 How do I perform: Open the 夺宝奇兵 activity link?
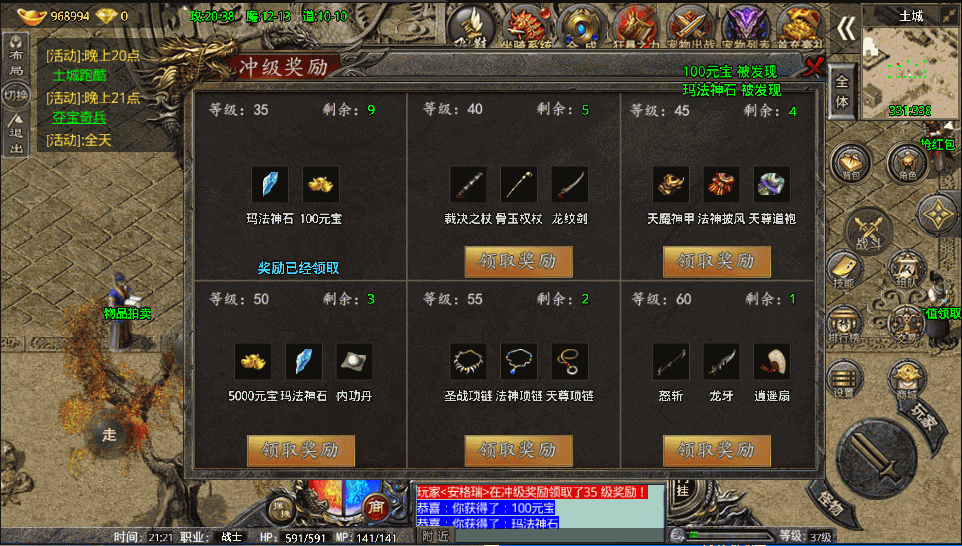pyautogui.click(x=80, y=117)
